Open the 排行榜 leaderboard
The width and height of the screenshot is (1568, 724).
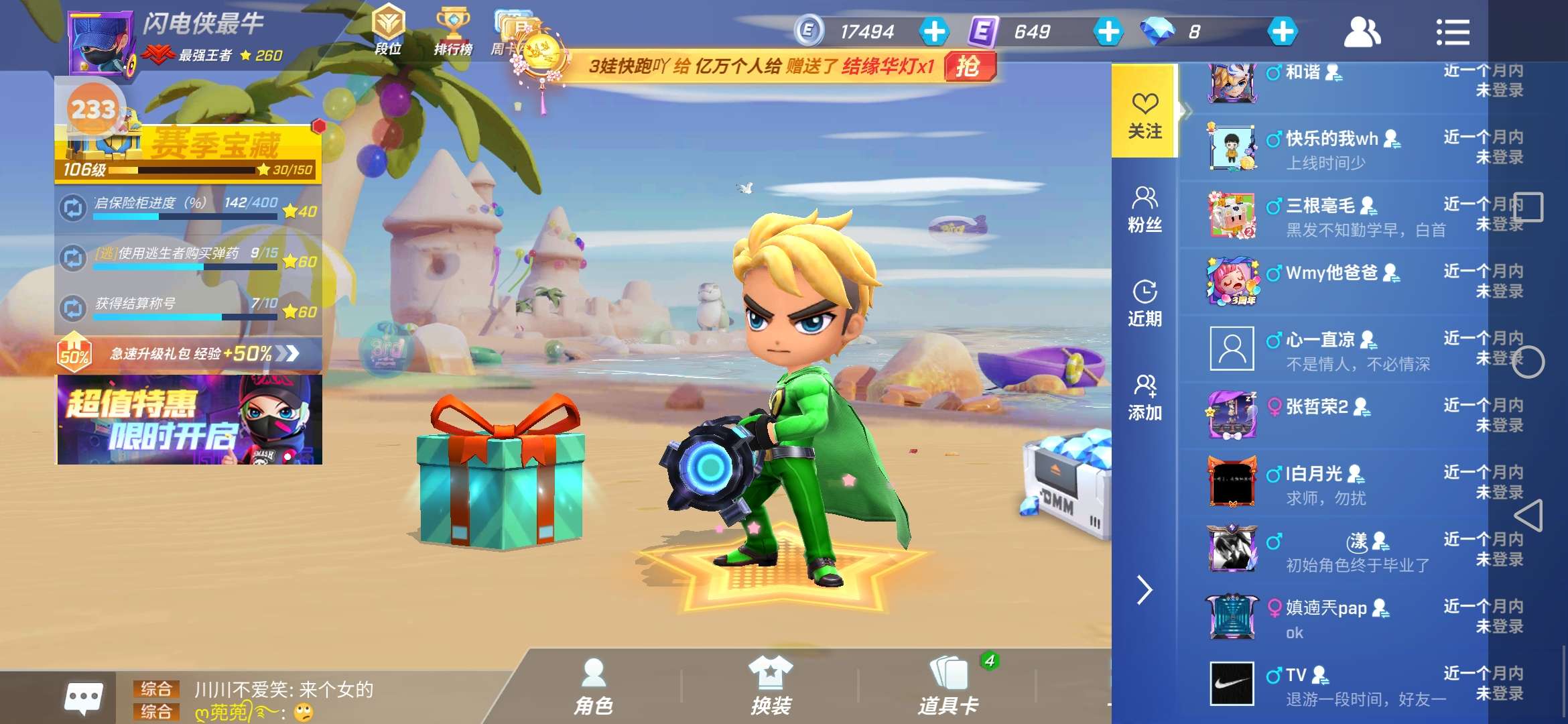[x=453, y=30]
